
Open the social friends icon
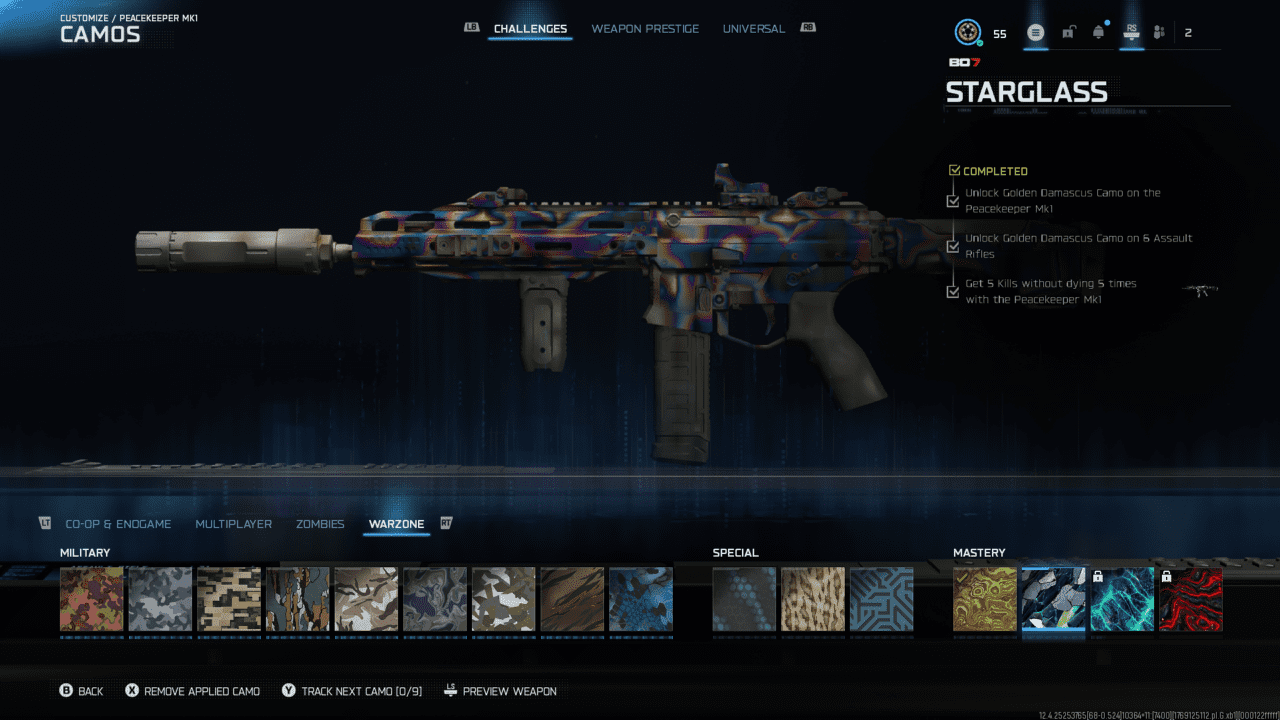(x=1159, y=33)
